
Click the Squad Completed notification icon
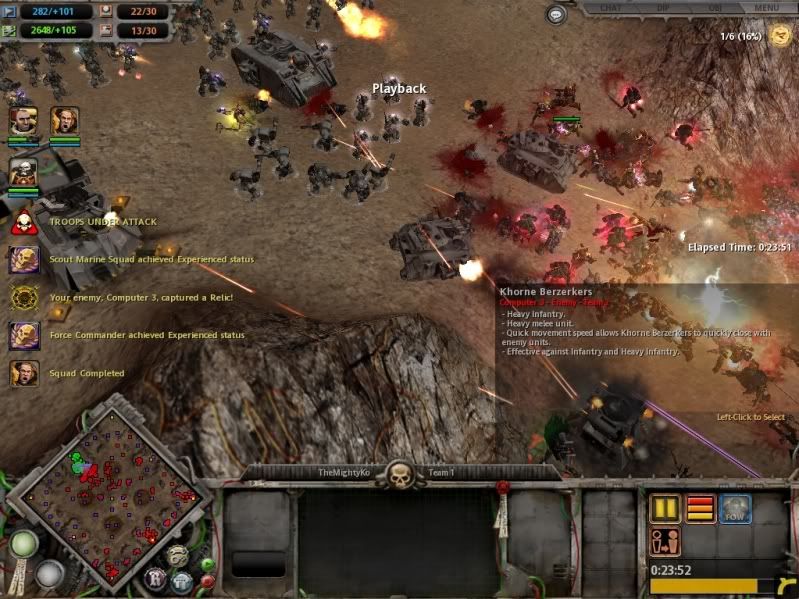point(23,374)
